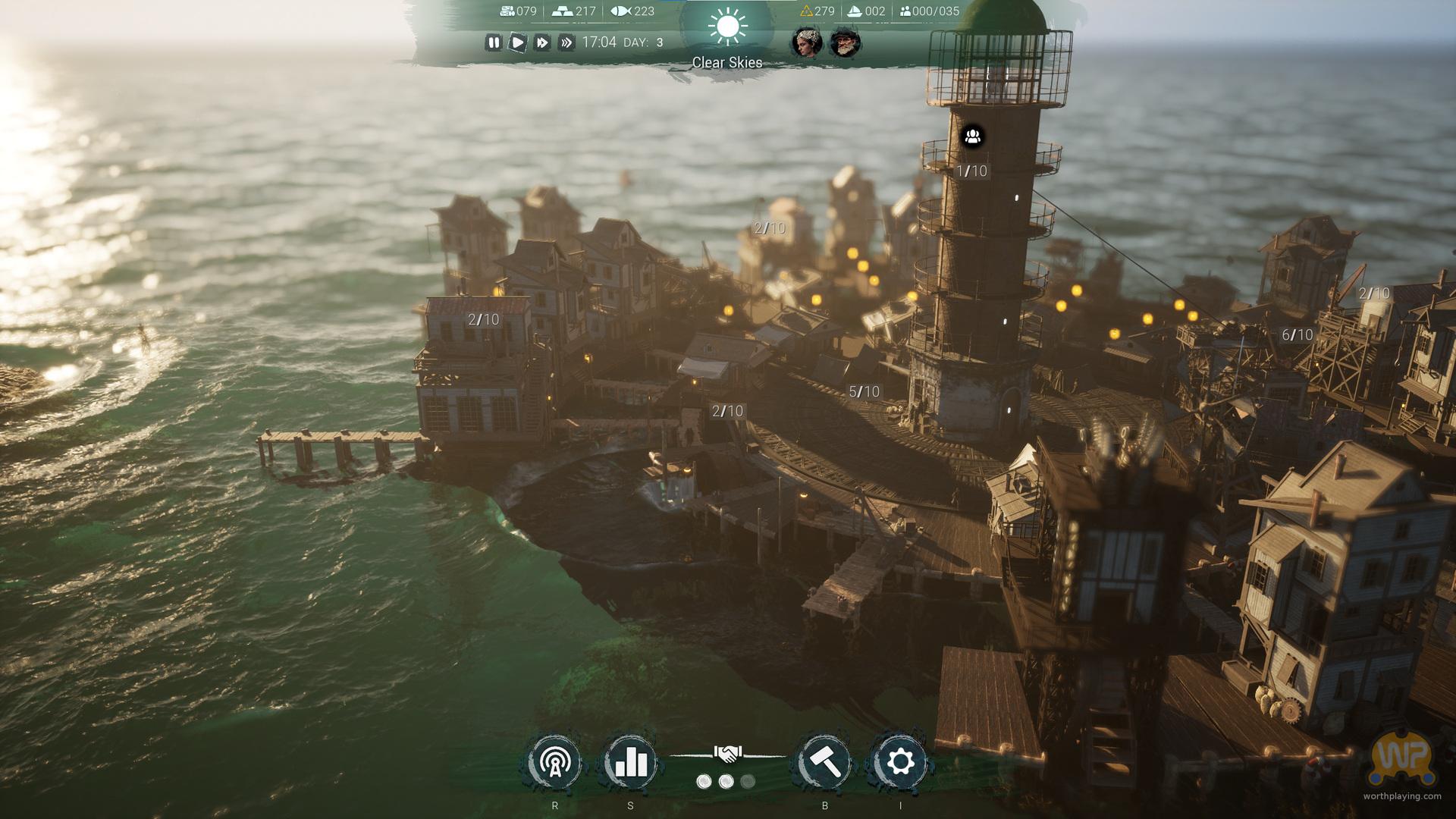Show the statistics bar chart panel
This screenshot has height=819, width=1456.
631,762
